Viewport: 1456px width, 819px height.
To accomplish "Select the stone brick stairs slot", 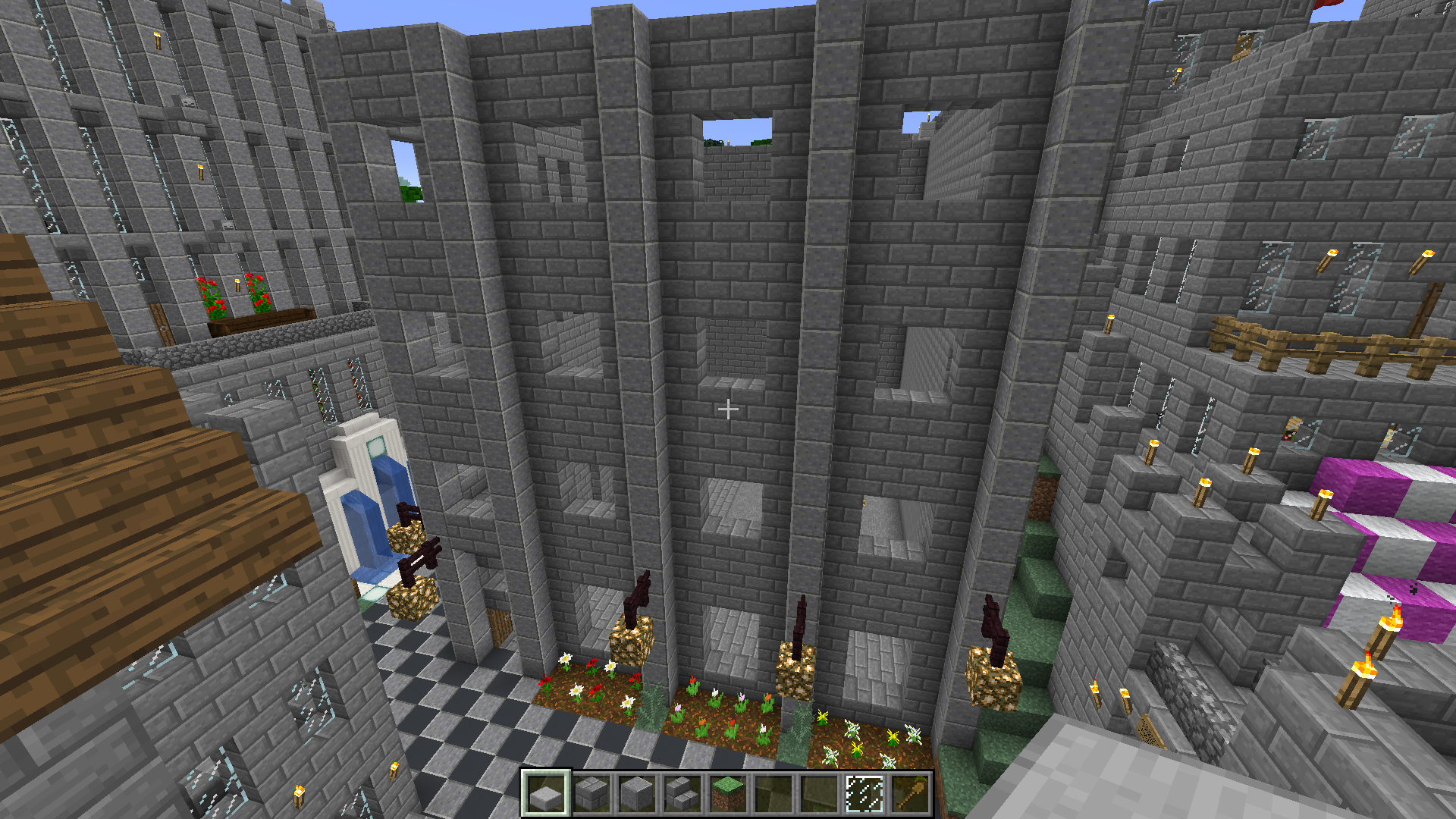I will [682, 794].
